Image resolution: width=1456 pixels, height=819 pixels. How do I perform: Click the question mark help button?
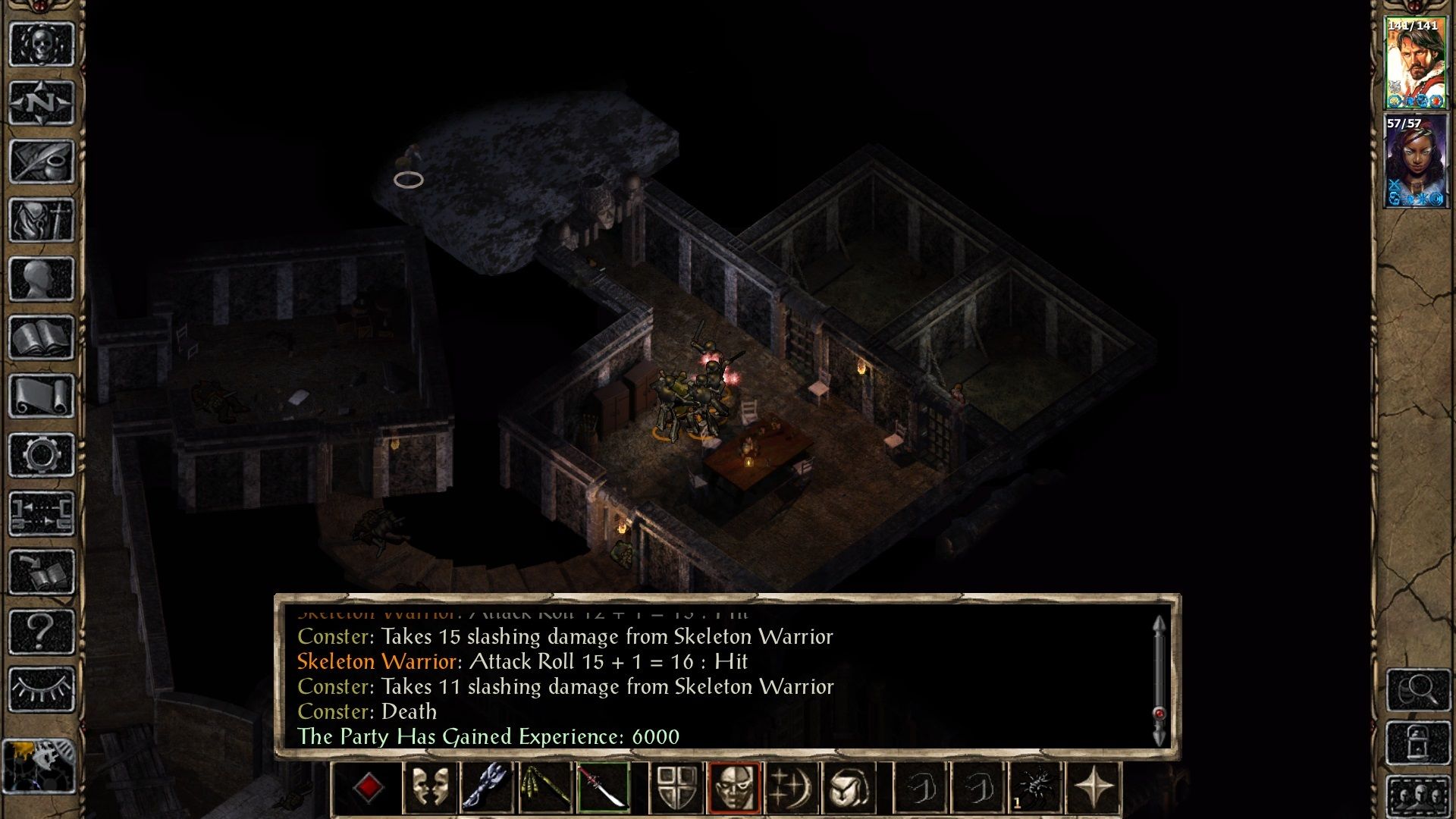click(42, 631)
